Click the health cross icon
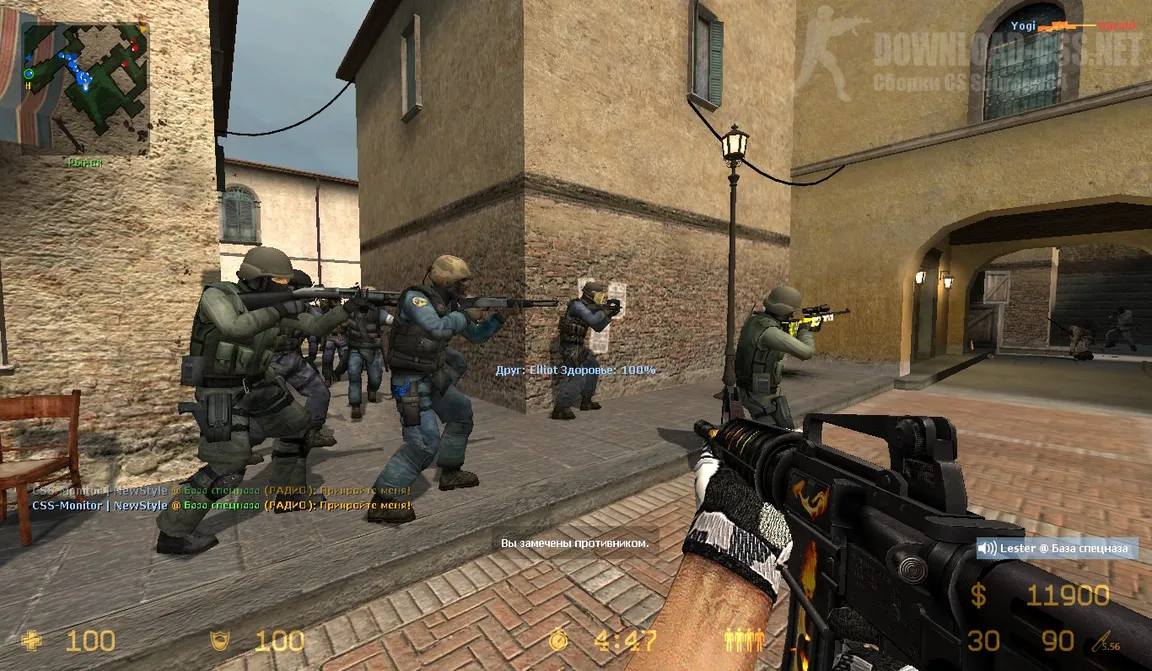This screenshot has height=671, width=1152. pos(33,640)
